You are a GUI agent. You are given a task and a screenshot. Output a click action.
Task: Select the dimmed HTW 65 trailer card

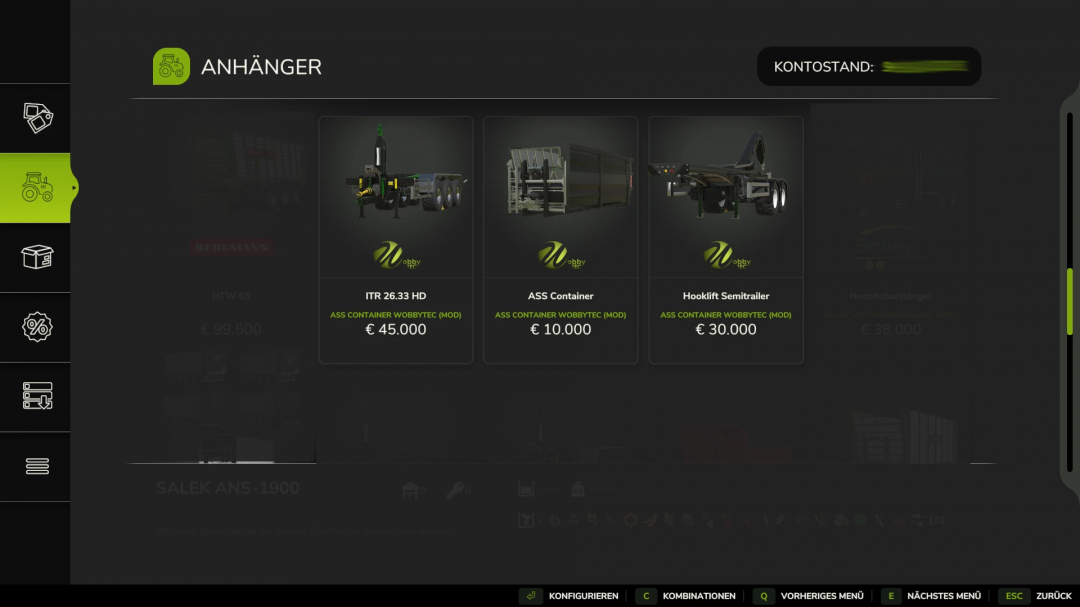pyautogui.click(x=231, y=240)
